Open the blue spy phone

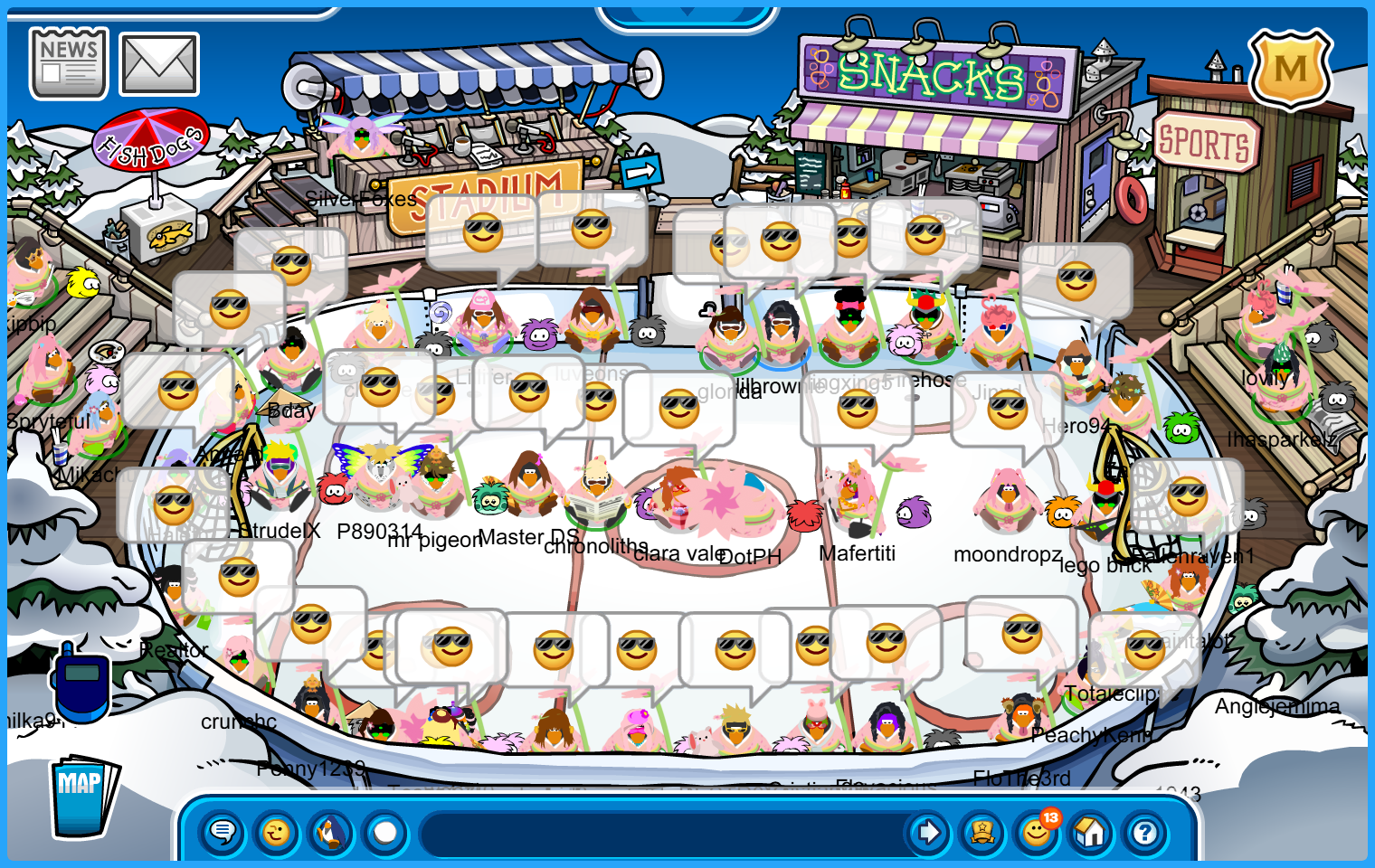[x=81, y=684]
